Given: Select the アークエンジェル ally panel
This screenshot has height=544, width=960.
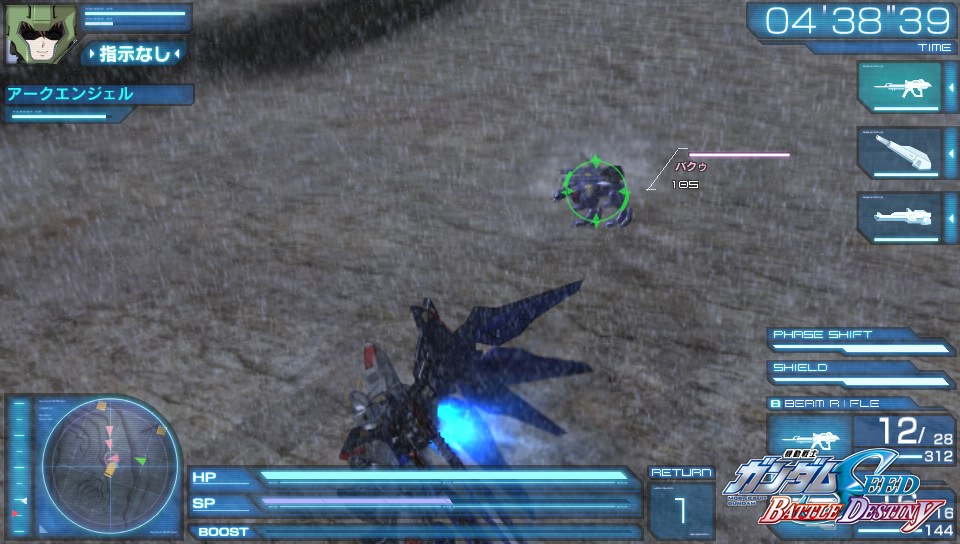Looking at the screenshot, I should tap(96, 95).
